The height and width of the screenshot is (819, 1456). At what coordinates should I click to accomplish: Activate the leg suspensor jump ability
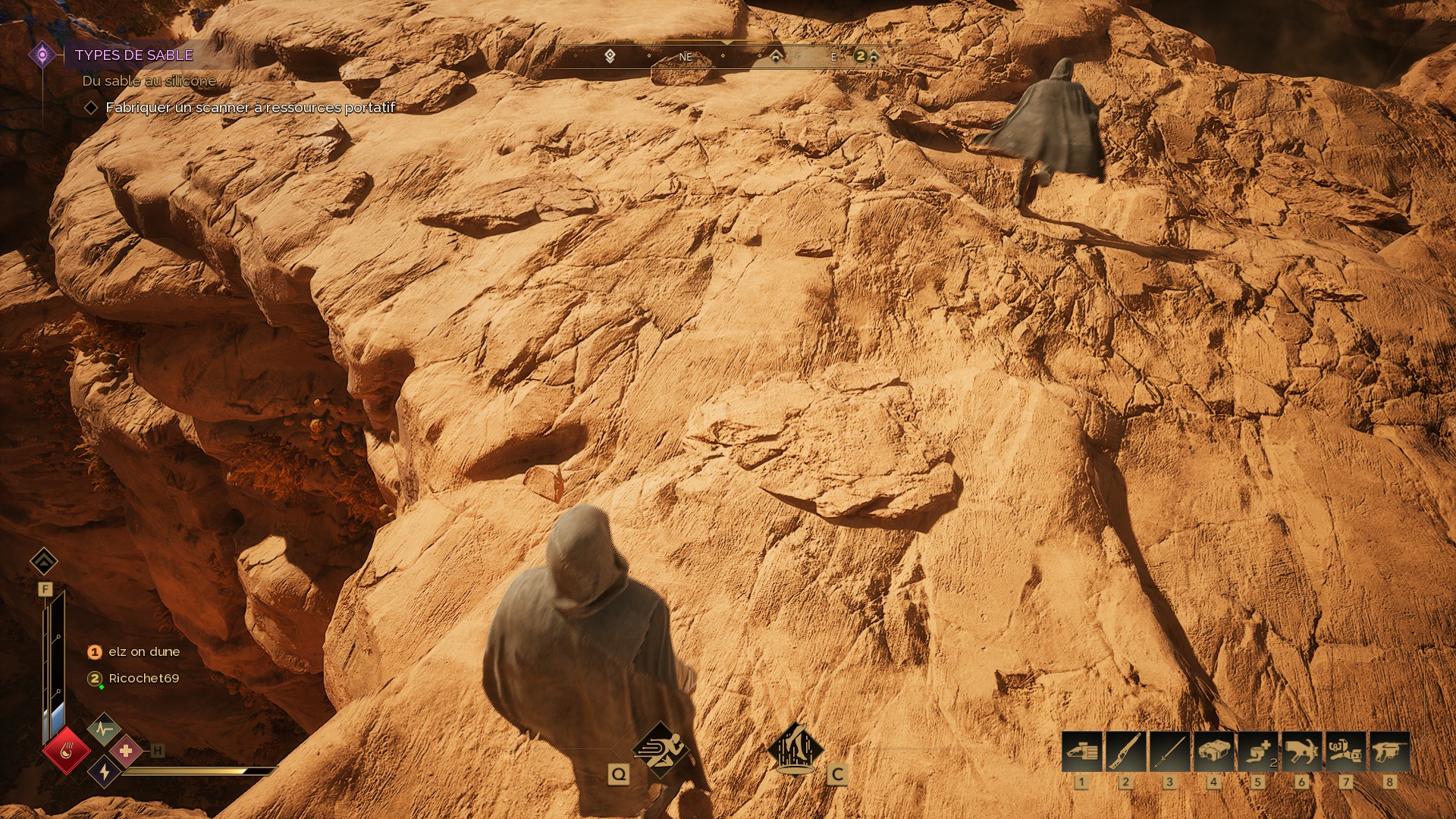(x=795, y=749)
